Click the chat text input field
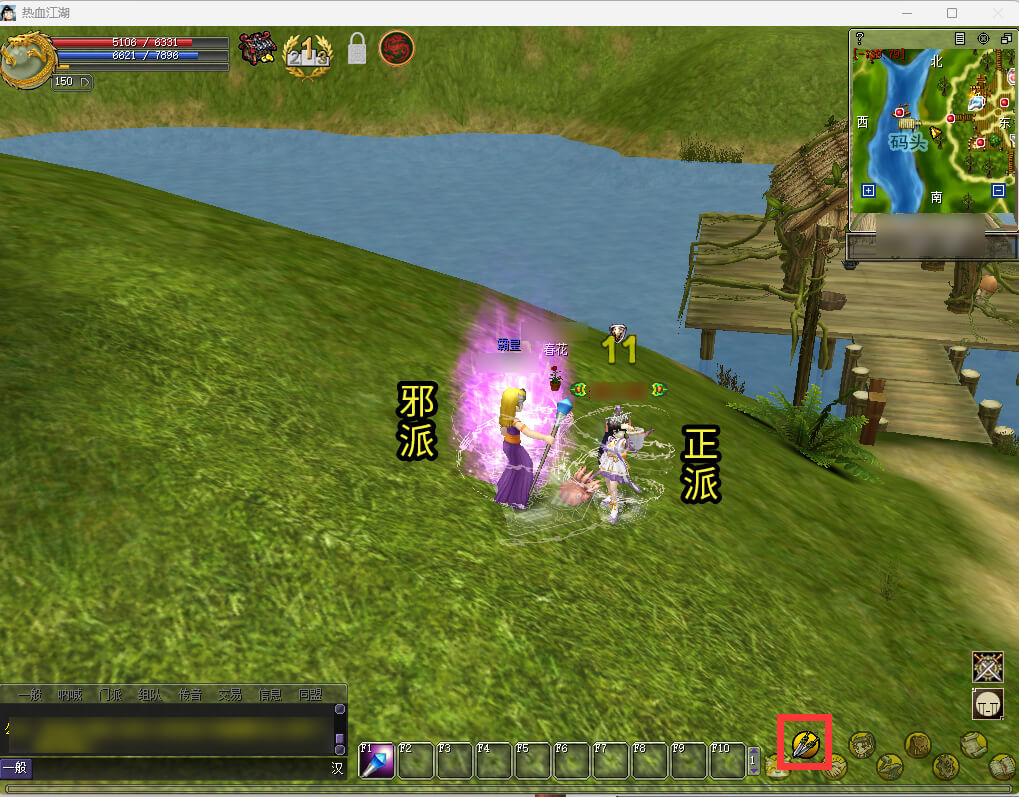Viewport: 1019px width, 797px height. 180,768
